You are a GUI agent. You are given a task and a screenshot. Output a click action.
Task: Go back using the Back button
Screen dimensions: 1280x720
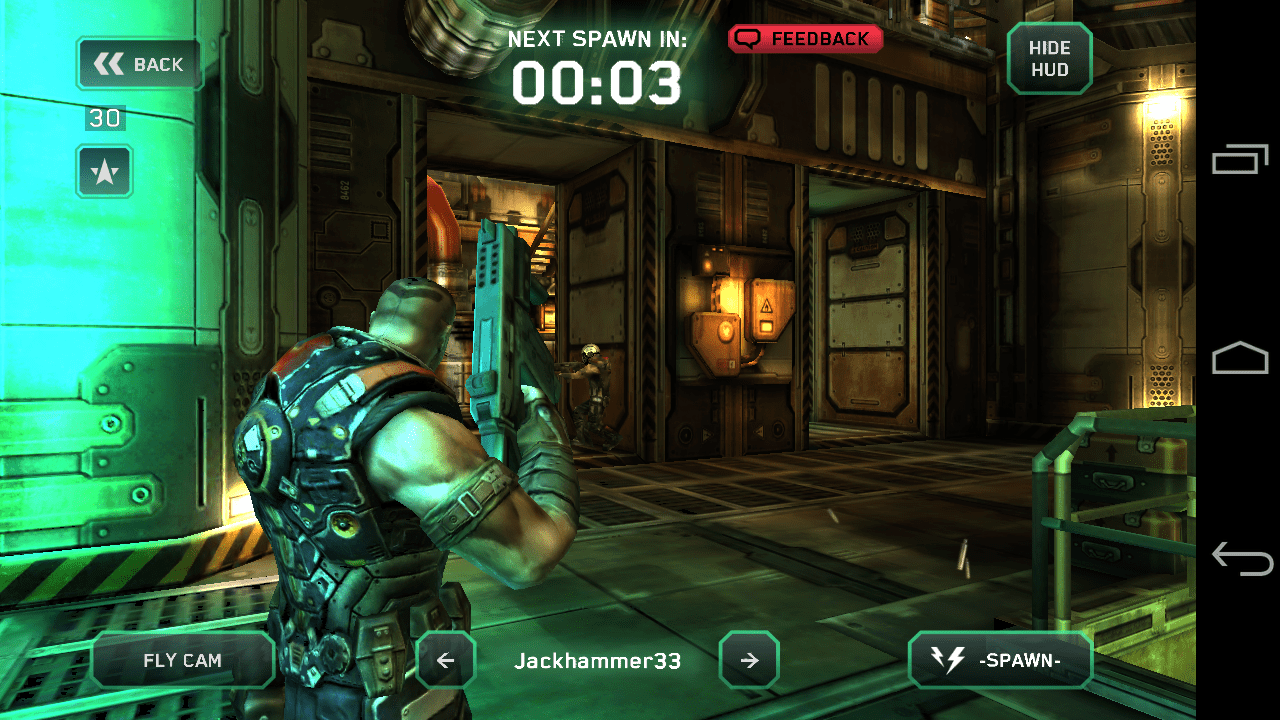click(140, 65)
